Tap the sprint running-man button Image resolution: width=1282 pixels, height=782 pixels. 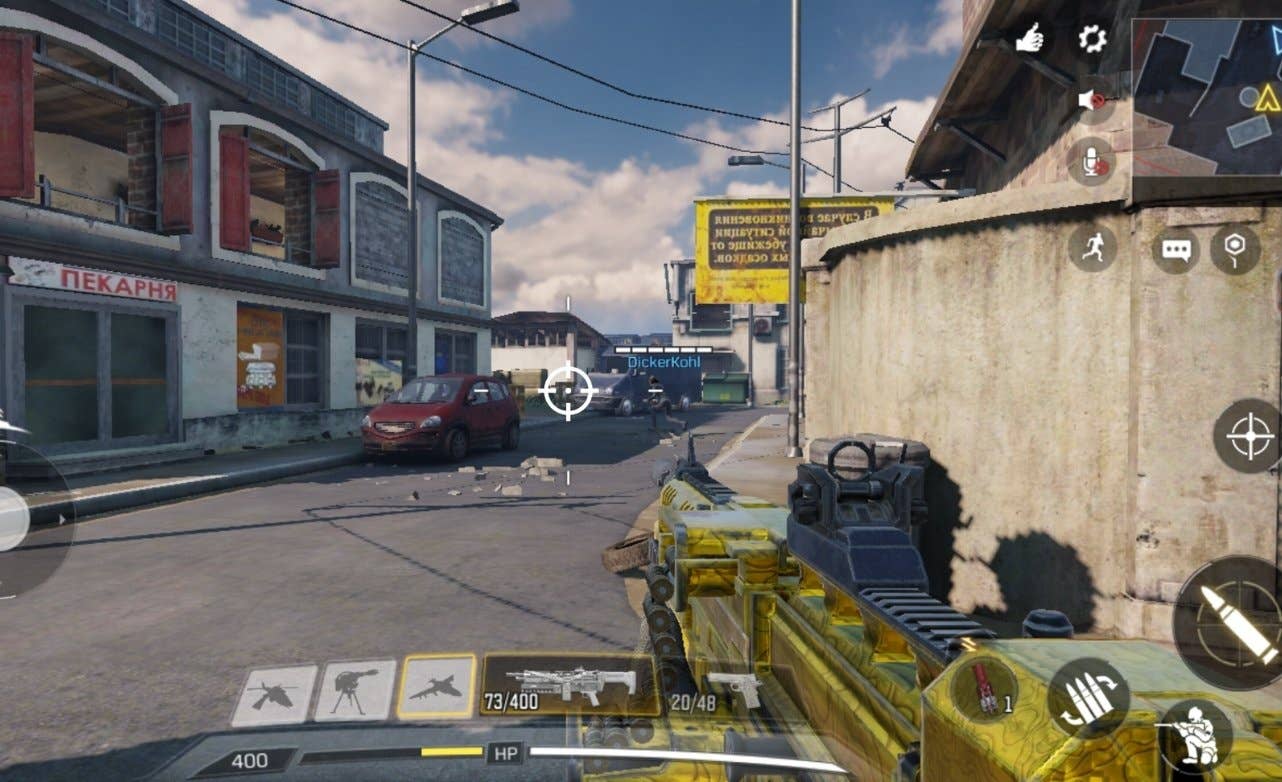tap(1092, 246)
